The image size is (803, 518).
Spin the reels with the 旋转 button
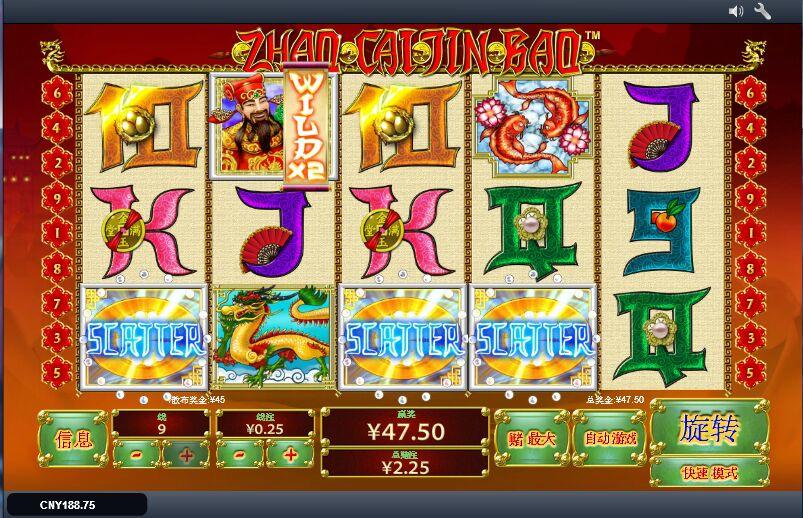pos(709,428)
